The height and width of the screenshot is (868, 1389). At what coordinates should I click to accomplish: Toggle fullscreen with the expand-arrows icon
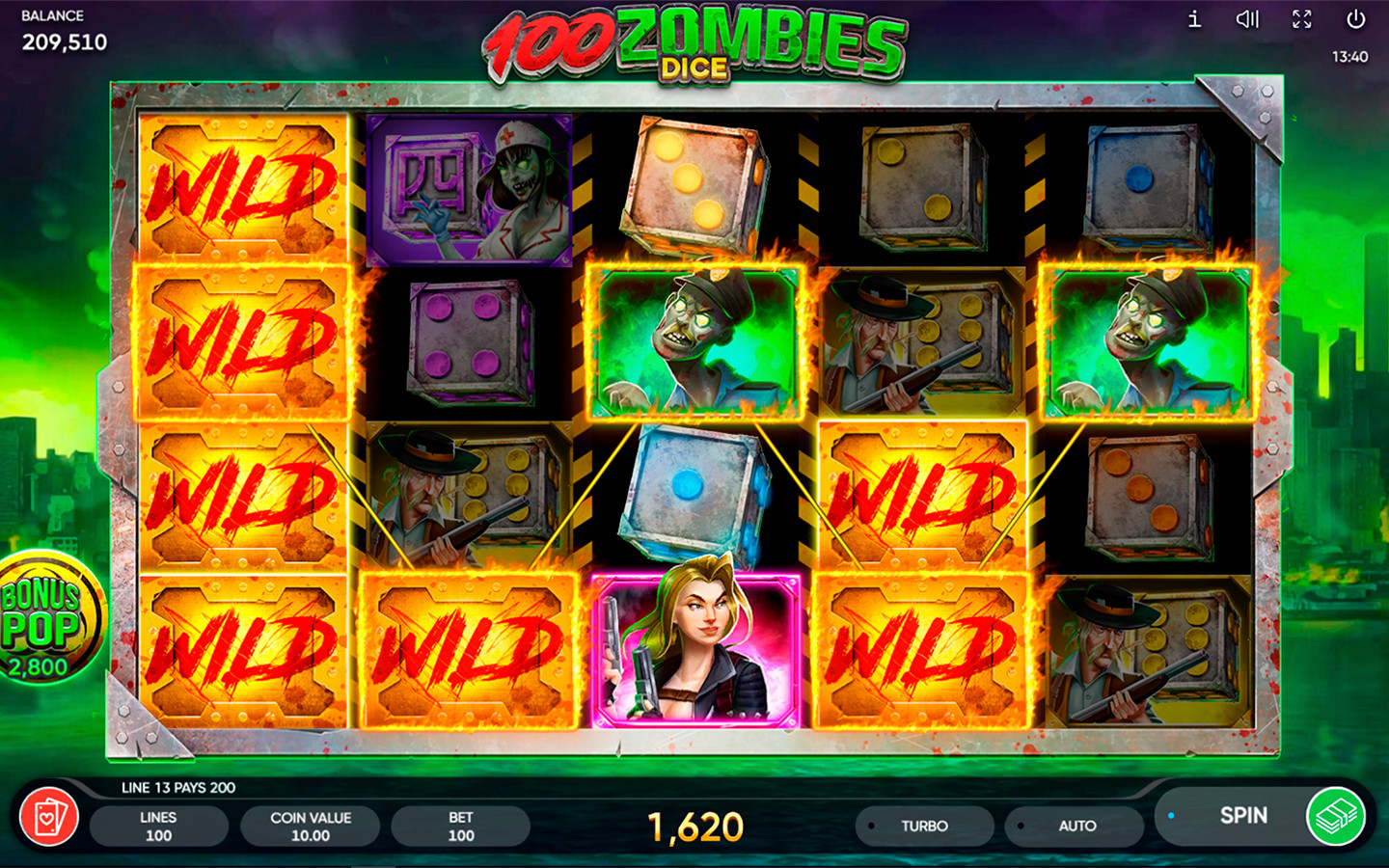click(x=1301, y=19)
